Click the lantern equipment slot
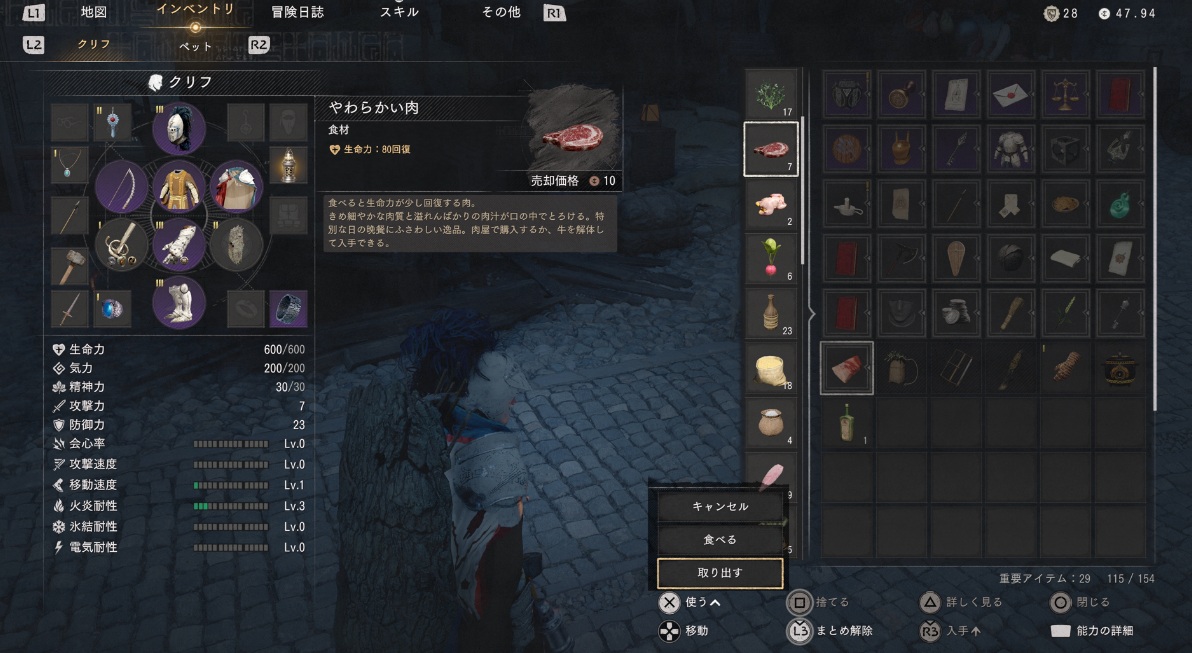 click(288, 166)
